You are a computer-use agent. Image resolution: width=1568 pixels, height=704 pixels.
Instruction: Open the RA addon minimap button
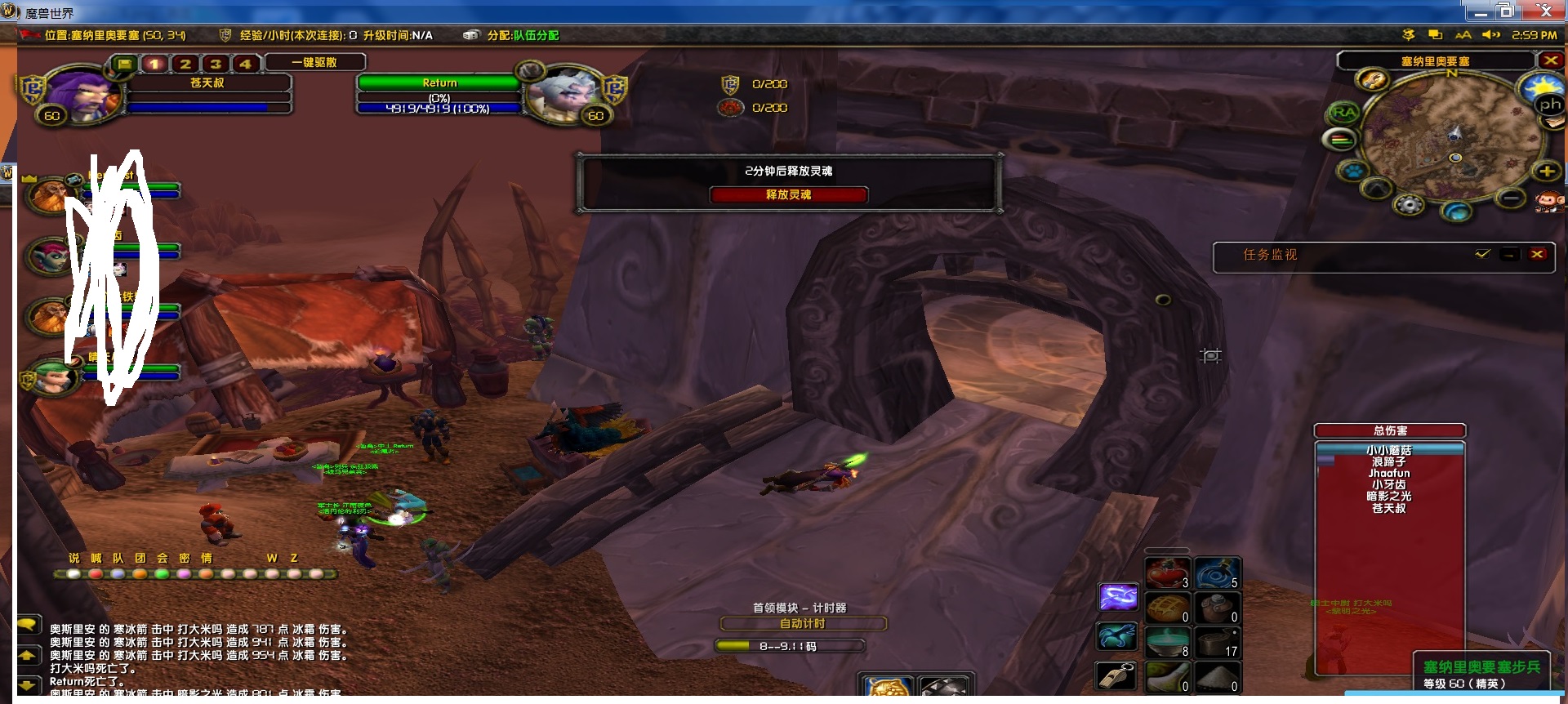pyautogui.click(x=1343, y=113)
